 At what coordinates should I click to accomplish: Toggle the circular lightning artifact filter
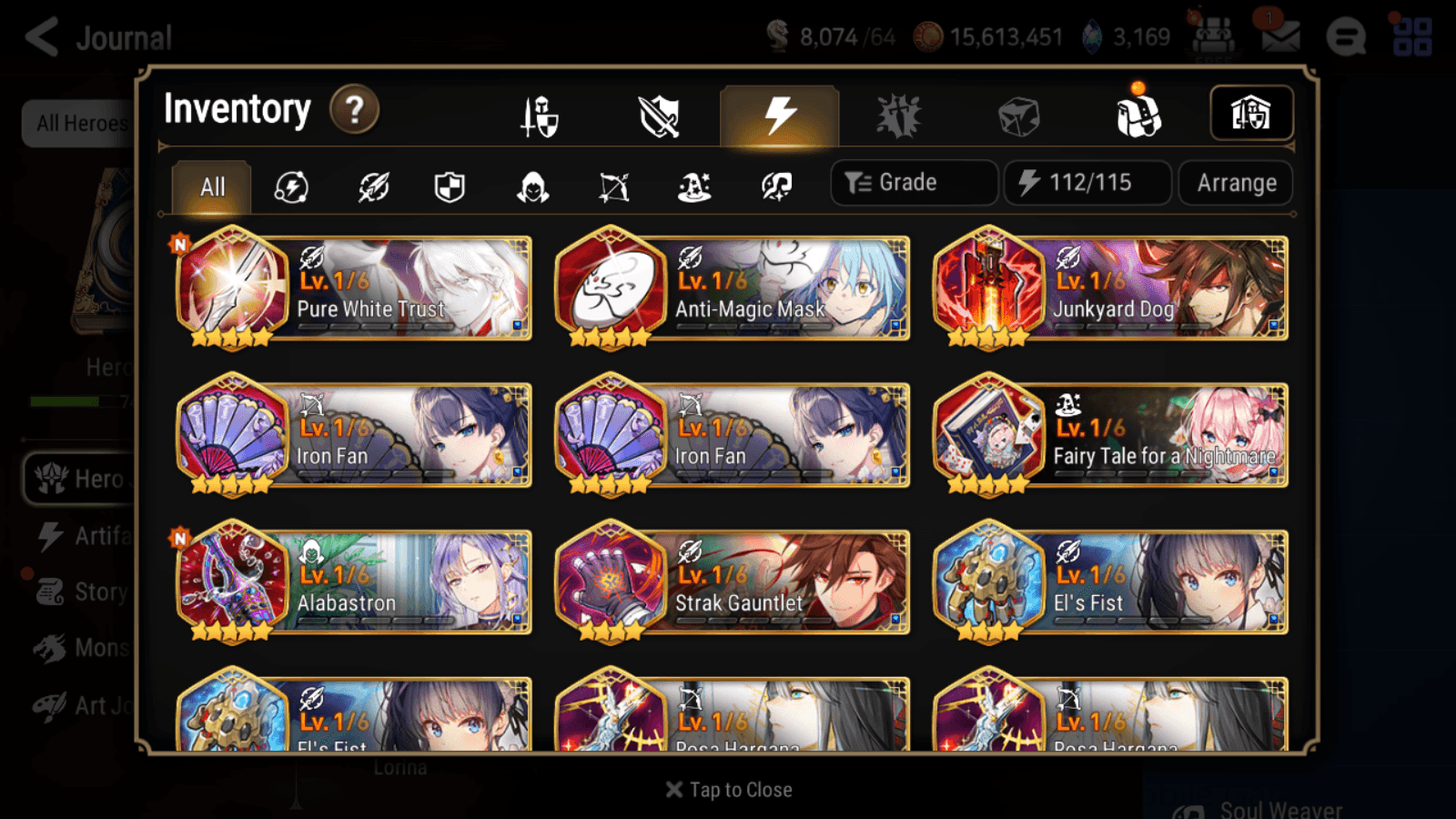click(290, 187)
